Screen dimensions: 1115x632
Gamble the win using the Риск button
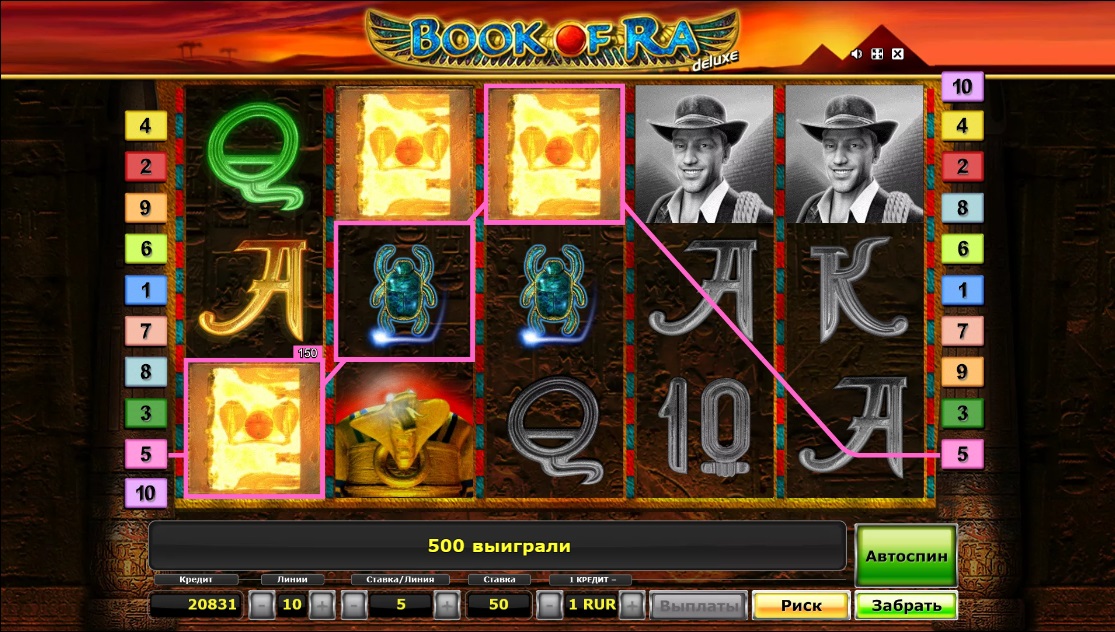click(x=800, y=605)
